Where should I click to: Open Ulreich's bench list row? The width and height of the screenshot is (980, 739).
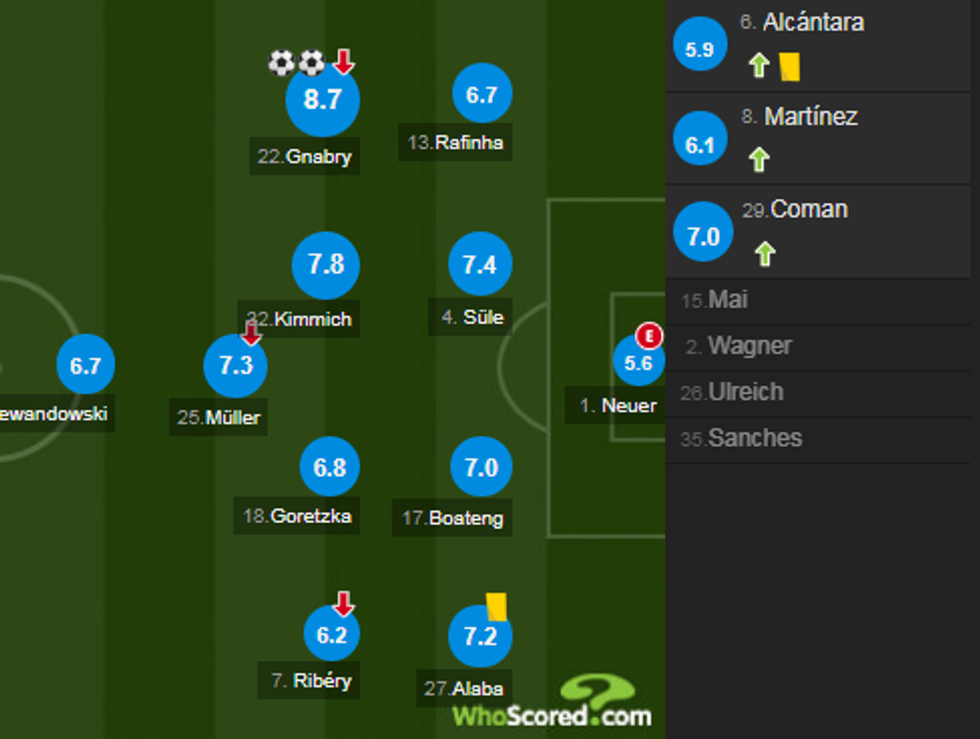click(822, 393)
